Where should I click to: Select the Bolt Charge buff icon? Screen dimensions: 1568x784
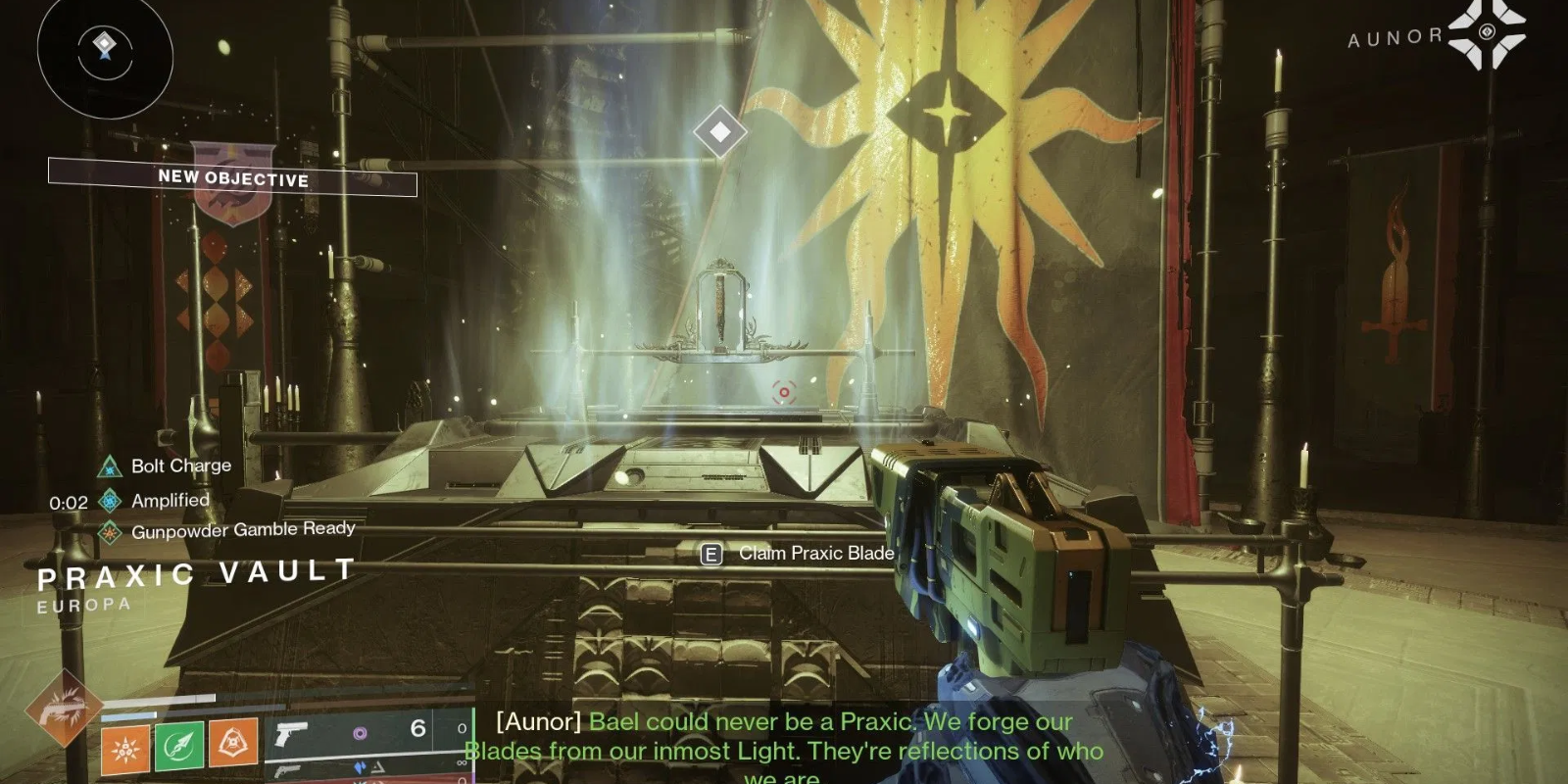[108, 465]
